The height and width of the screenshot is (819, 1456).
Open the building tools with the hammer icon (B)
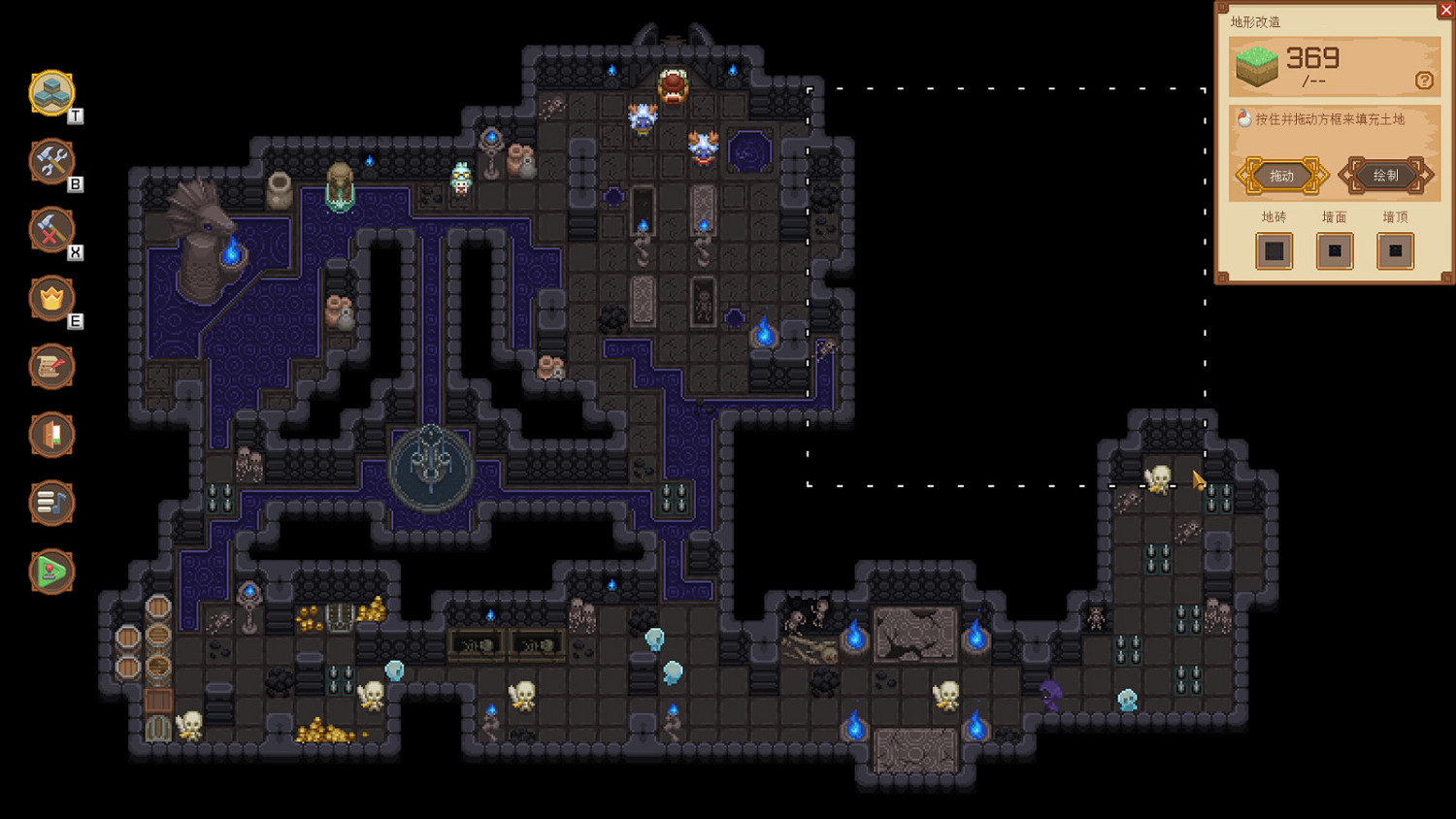pos(52,161)
